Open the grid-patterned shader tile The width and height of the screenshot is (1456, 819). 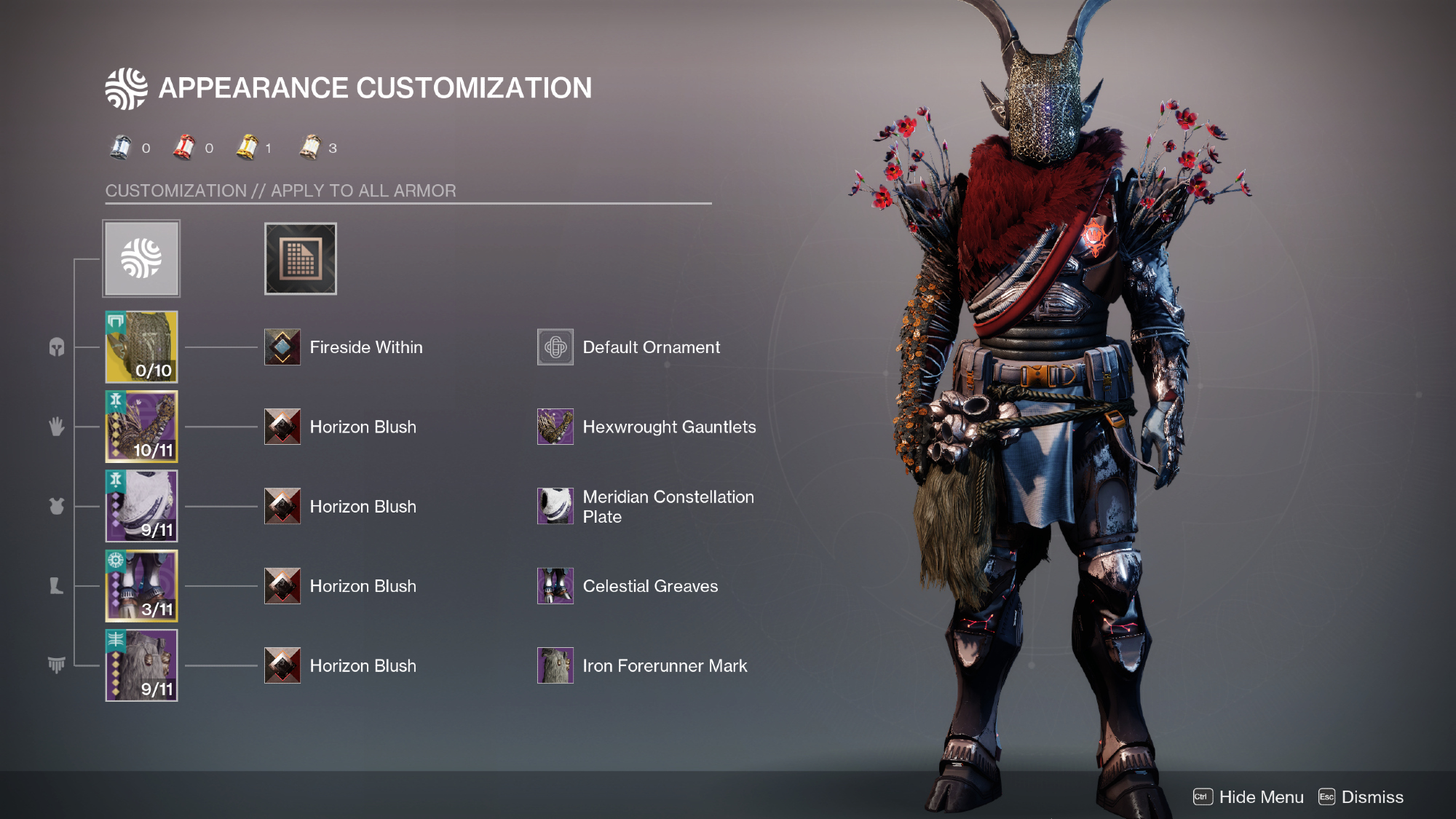click(300, 258)
